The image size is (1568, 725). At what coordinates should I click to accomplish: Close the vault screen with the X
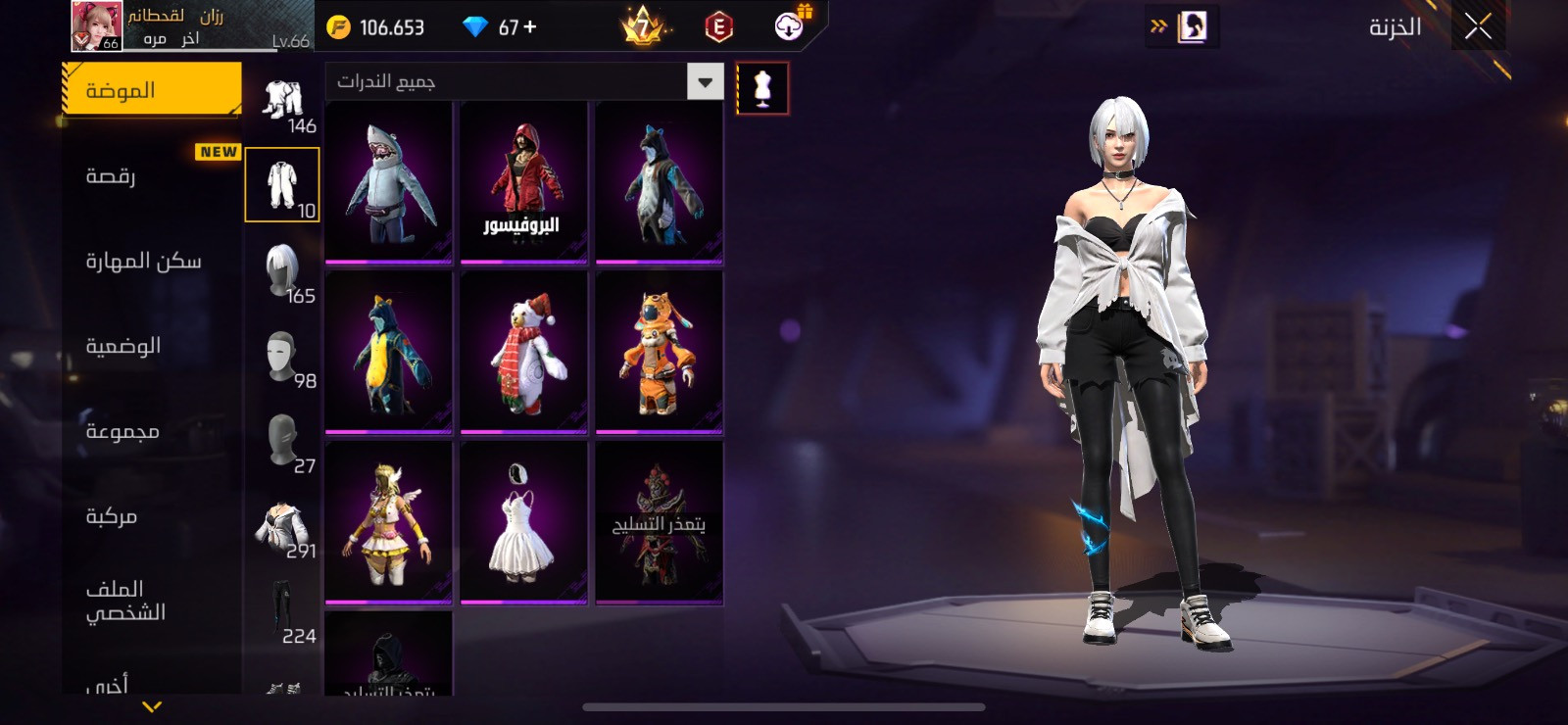click(x=1478, y=26)
